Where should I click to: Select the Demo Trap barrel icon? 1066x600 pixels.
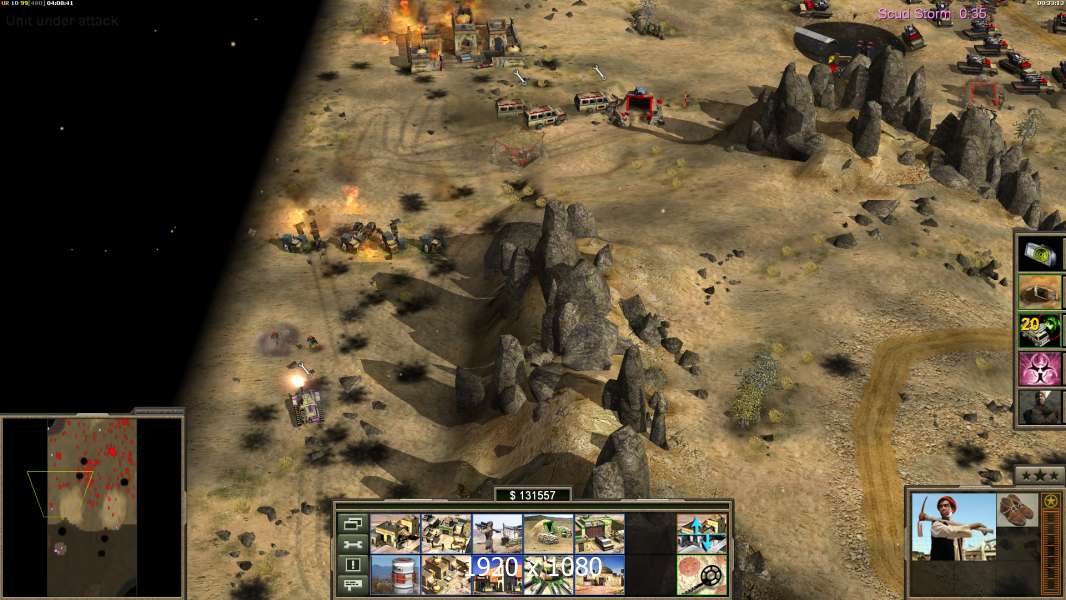tap(394, 574)
